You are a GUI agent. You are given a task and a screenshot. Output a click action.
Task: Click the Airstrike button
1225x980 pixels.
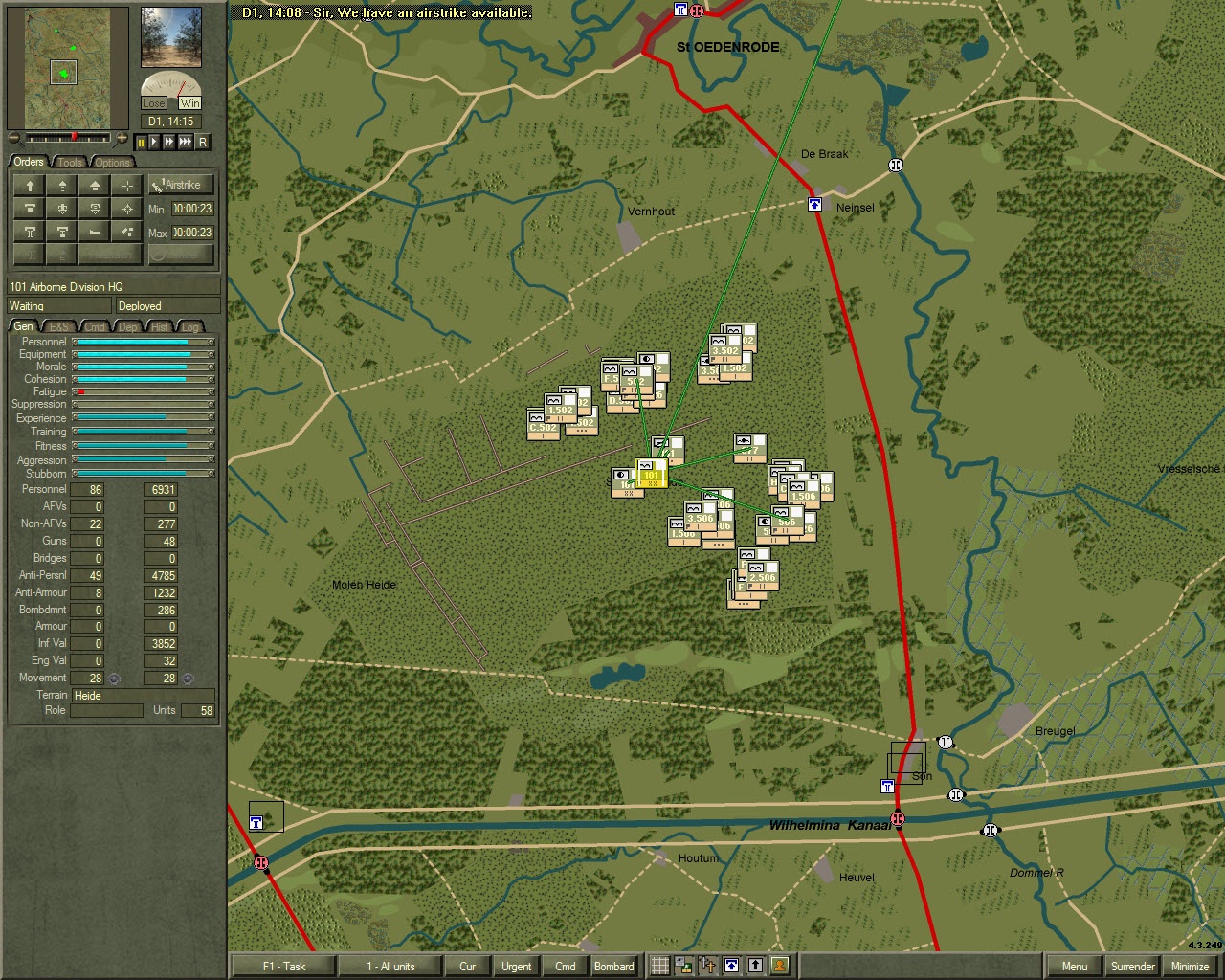[x=181, y=185]
